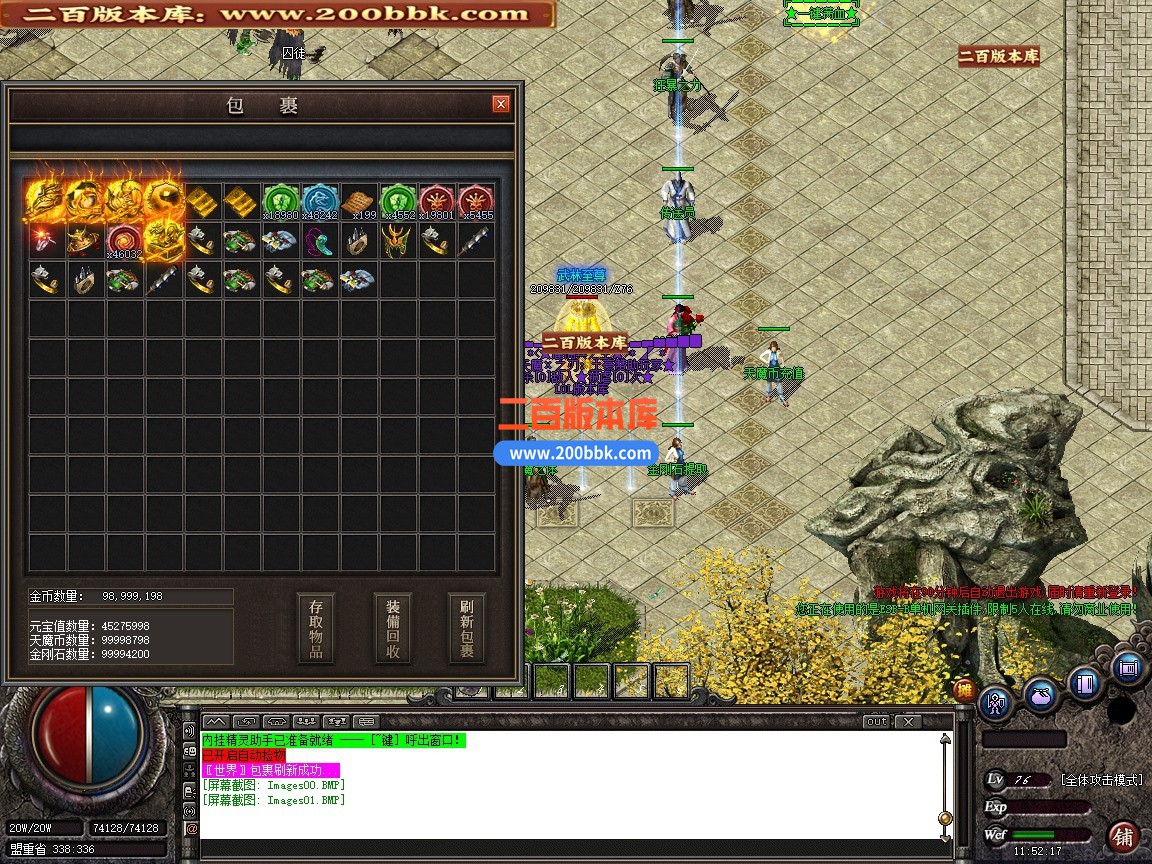
Task: Select the green token stack x18980
Action: point(281,201)
